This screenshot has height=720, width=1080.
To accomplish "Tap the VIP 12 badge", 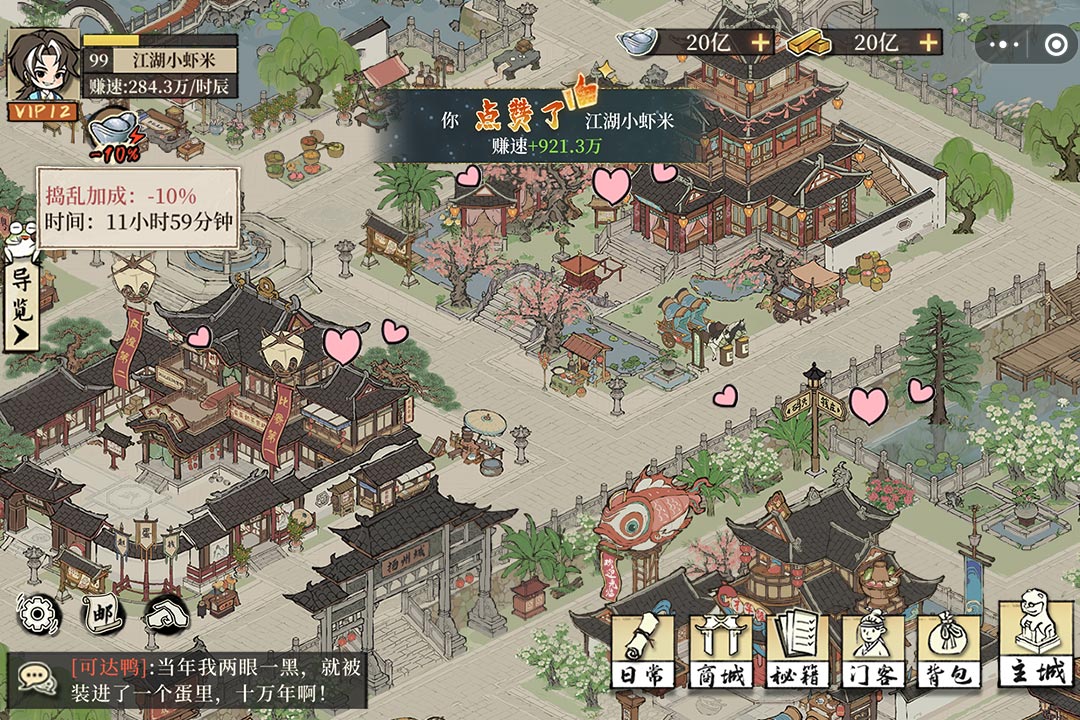I will 42,111.
